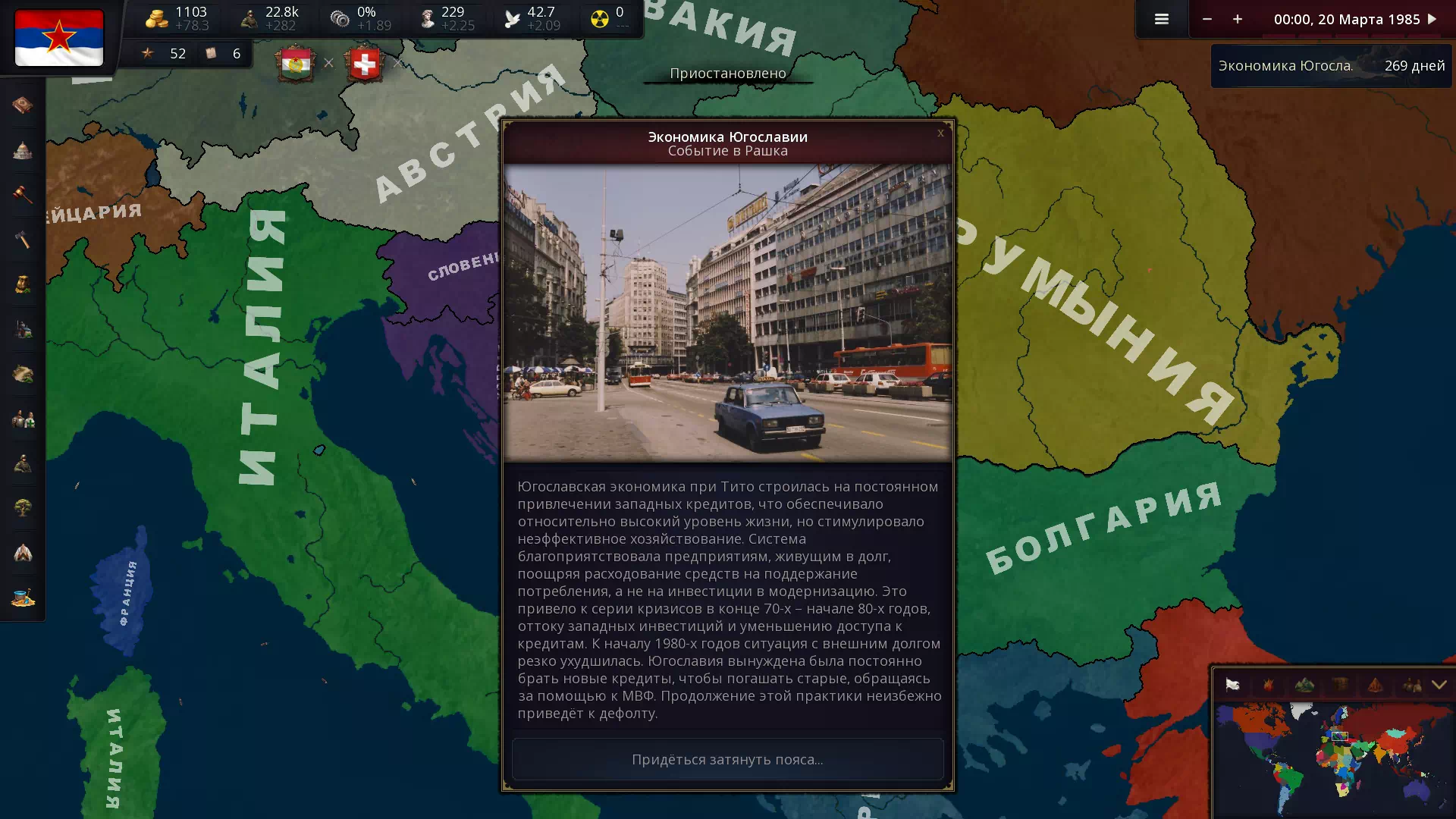Image resolution: width=1456 pixels, height=819 pixels.
Task: Decrease game speed with the minus button
Action: (1207, 19)
